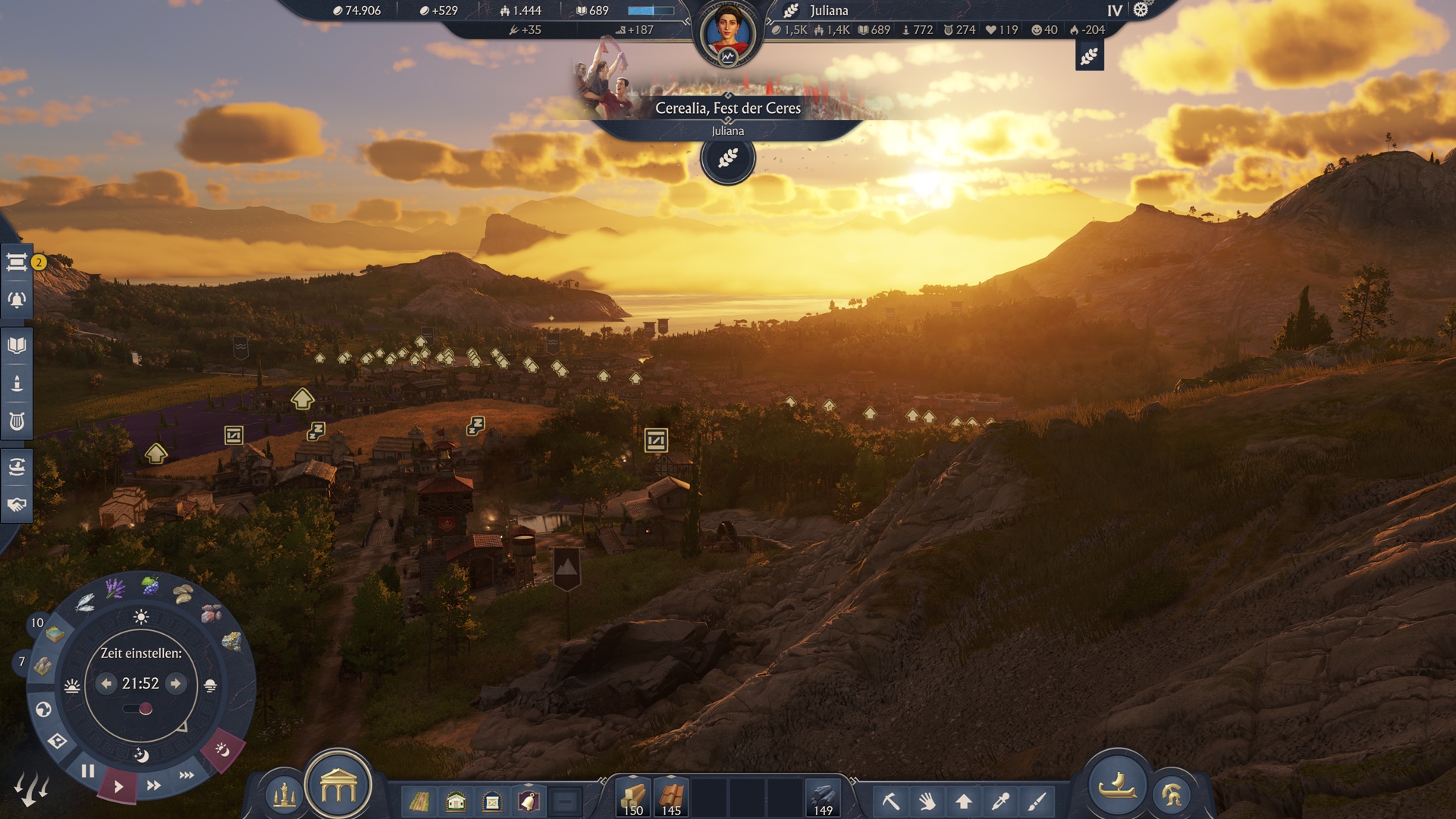Open the scroll quest list icon
The image size is (1456, 819).
pyautogui.click(x=17, y=262)
